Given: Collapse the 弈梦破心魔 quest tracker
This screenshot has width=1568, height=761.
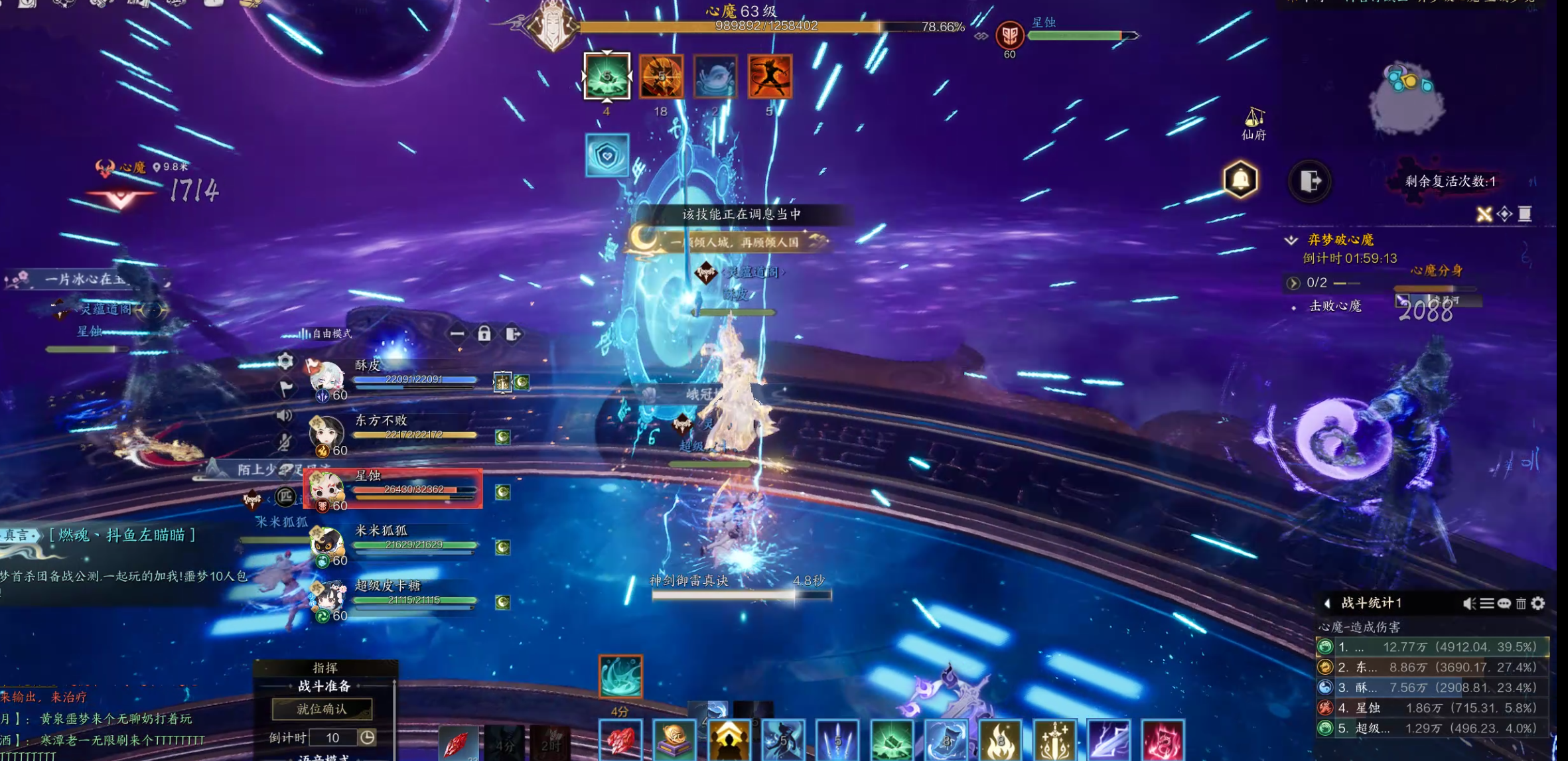Looking at the screenshot, I should pyautogui.click(x=1291, y=240).
